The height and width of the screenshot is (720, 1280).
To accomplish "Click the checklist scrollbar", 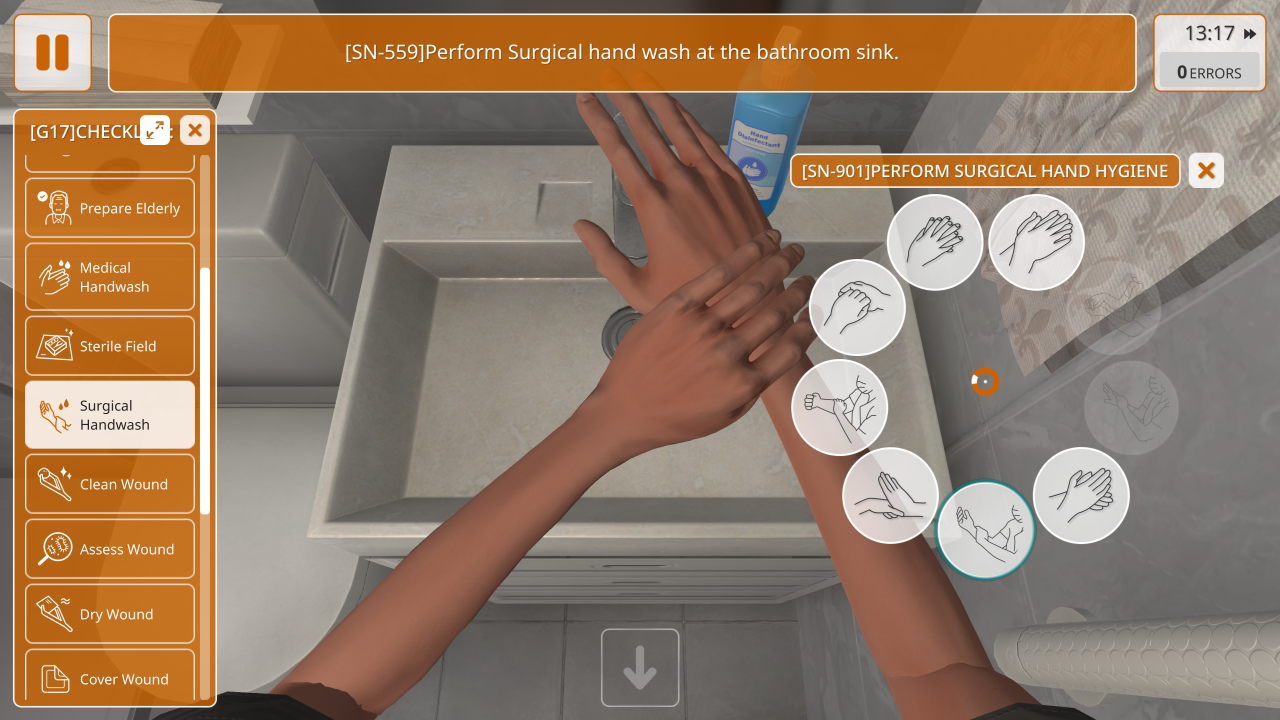I will coord(205,390).
